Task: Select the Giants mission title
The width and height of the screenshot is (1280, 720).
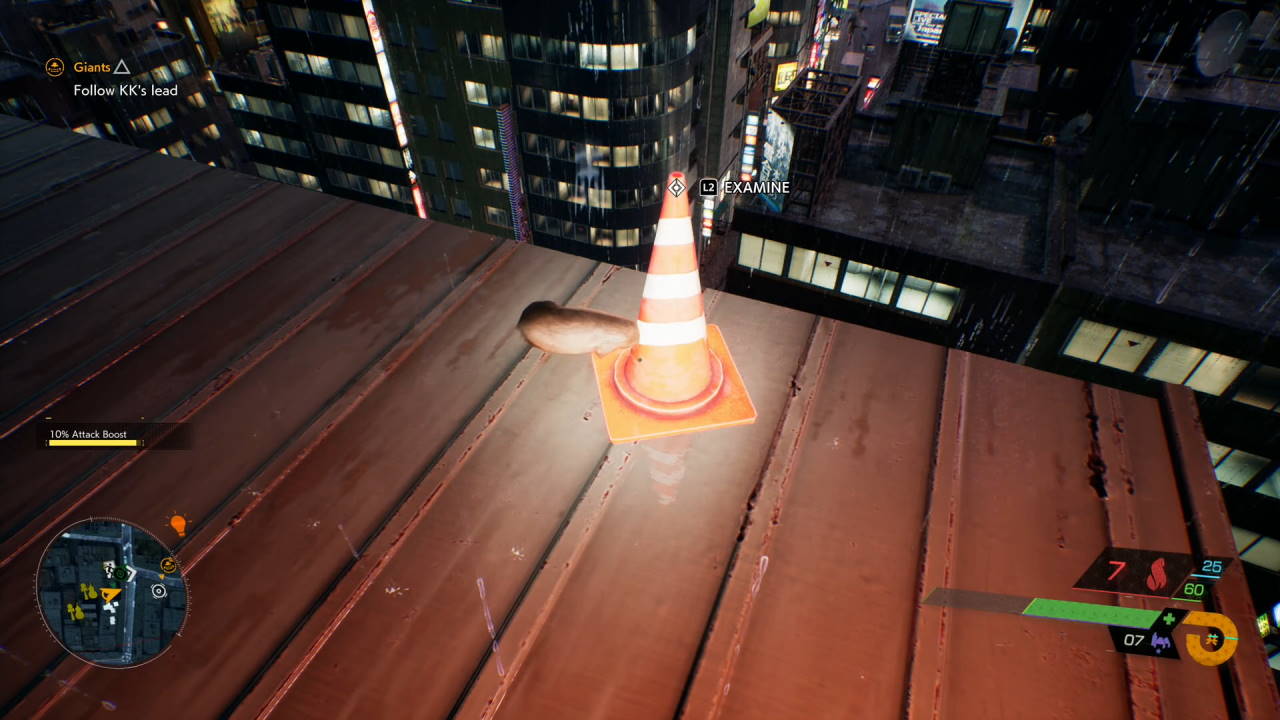Action: point(93,66)
